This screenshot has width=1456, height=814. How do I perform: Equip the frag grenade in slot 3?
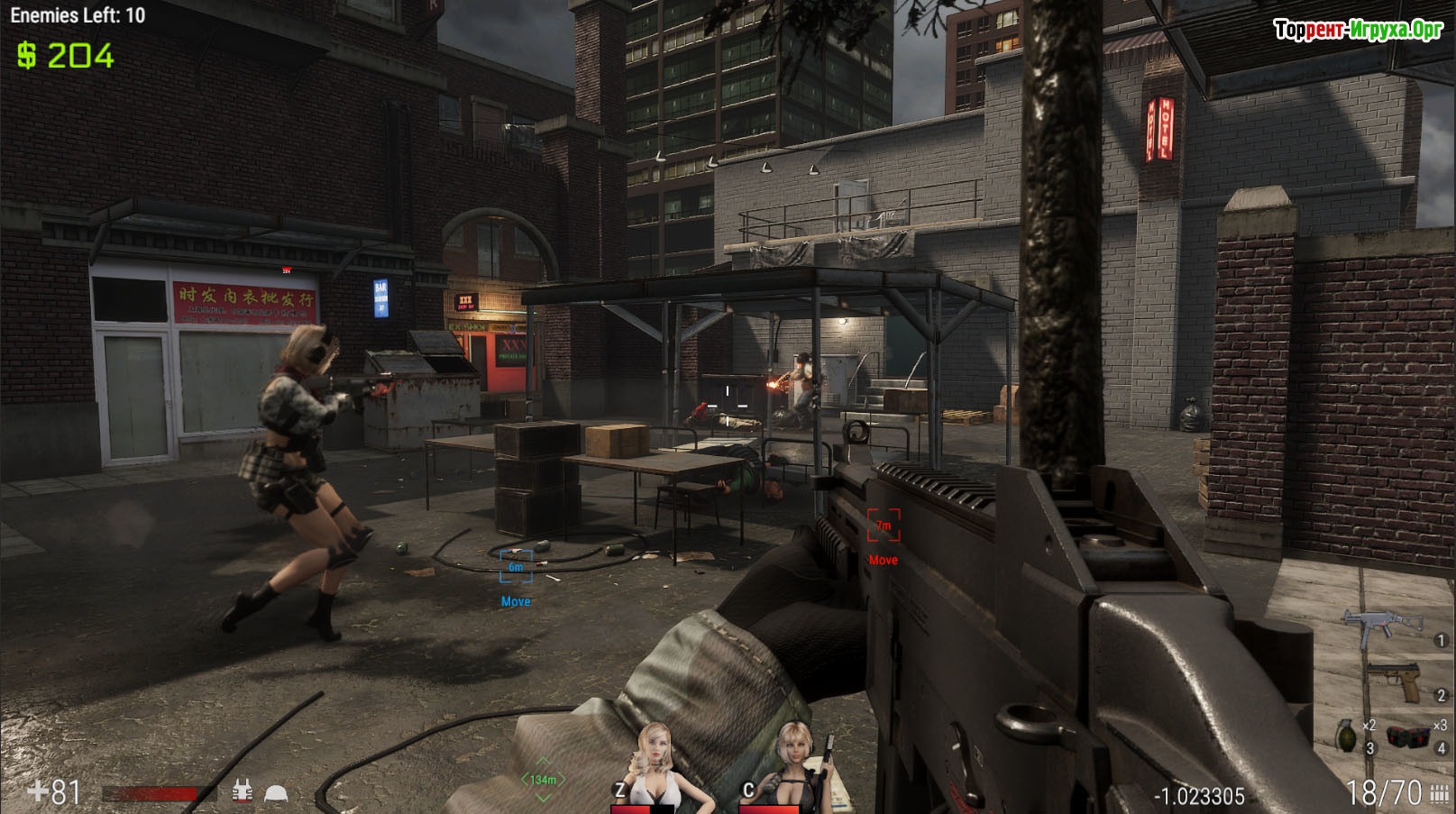(x=1345, y=736)
